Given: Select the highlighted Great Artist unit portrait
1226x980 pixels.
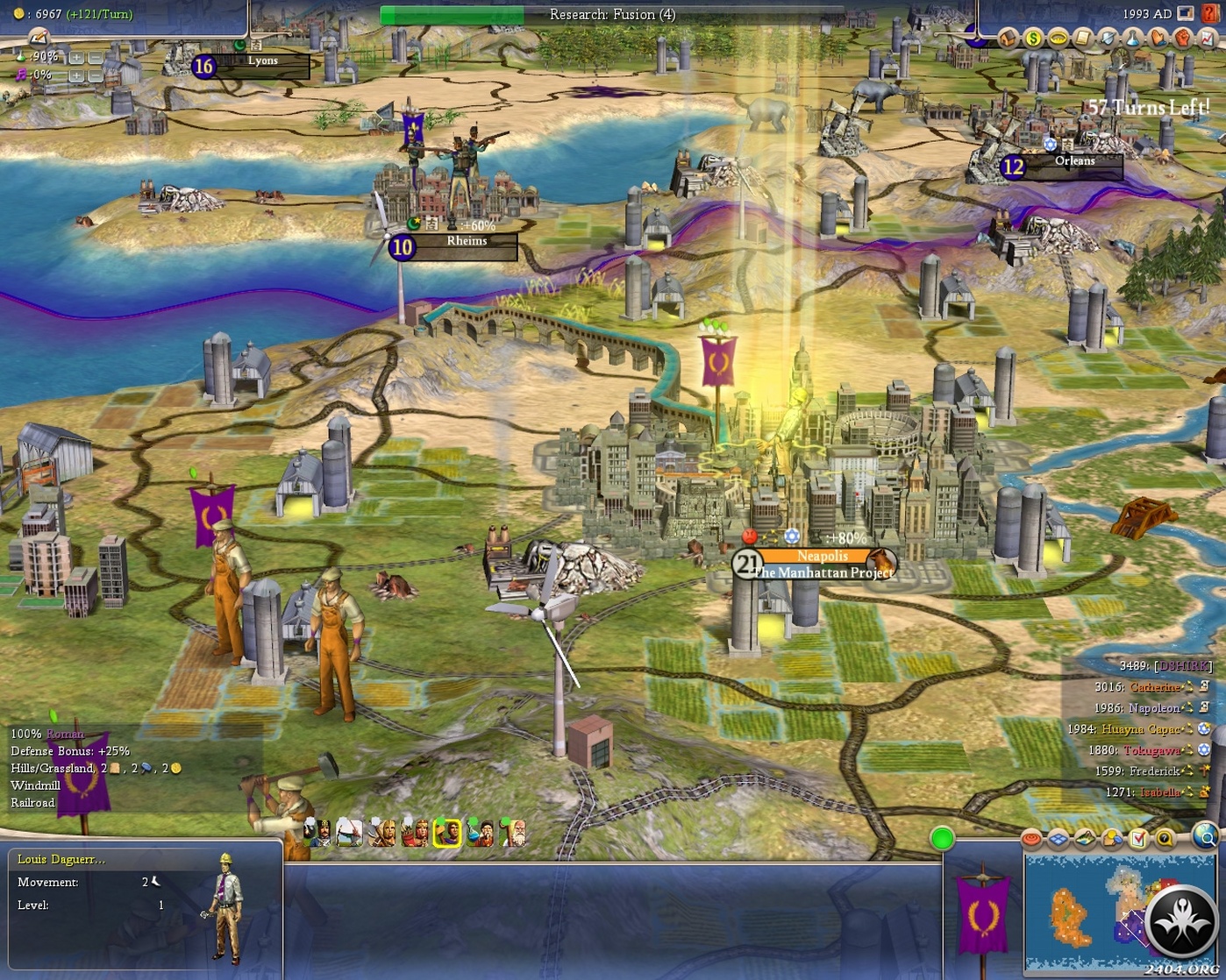Looking at the screenshot, I should coord(445,834).
